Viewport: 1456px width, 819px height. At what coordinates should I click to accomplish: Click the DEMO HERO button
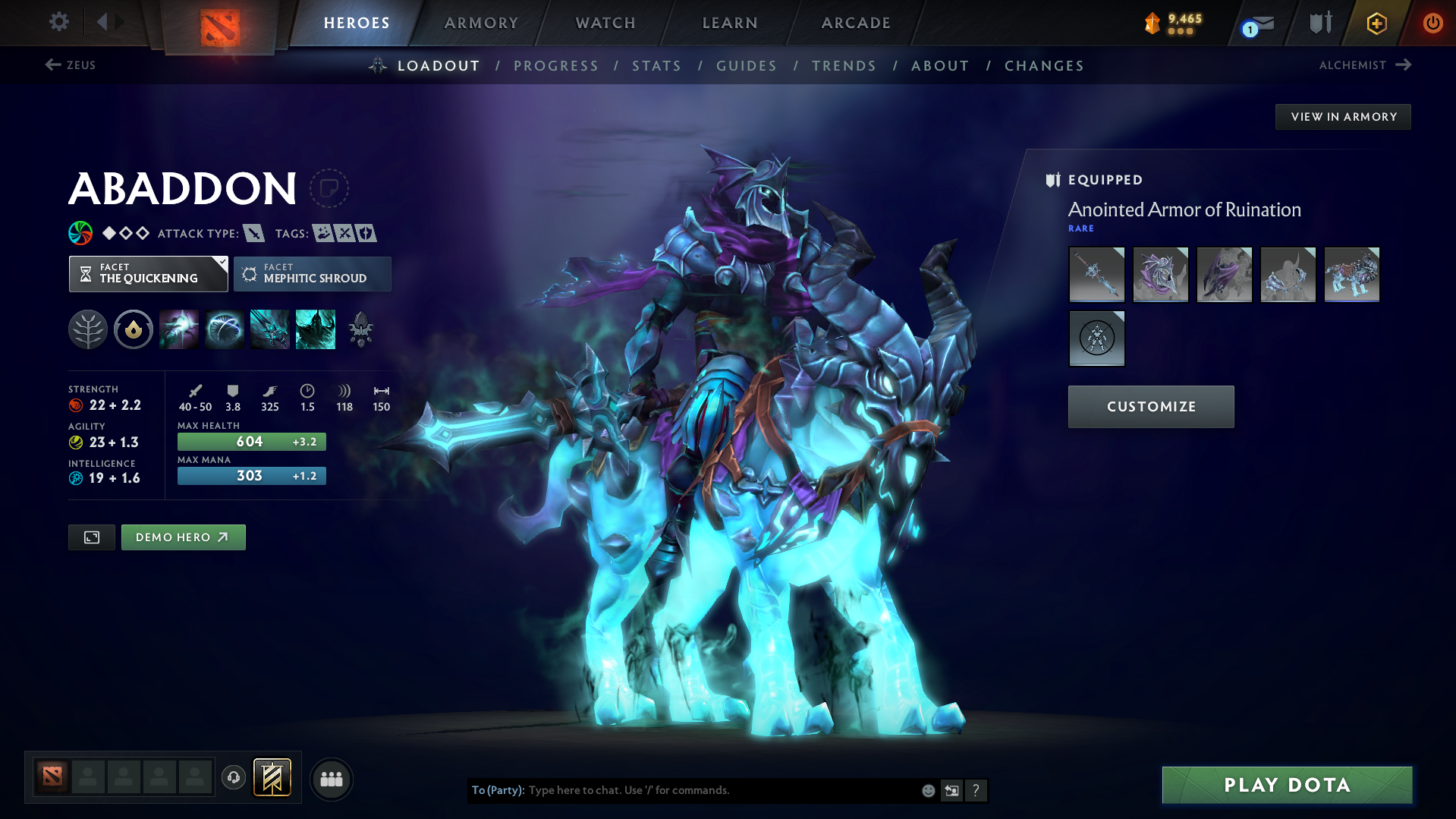(x=183, y=537)
